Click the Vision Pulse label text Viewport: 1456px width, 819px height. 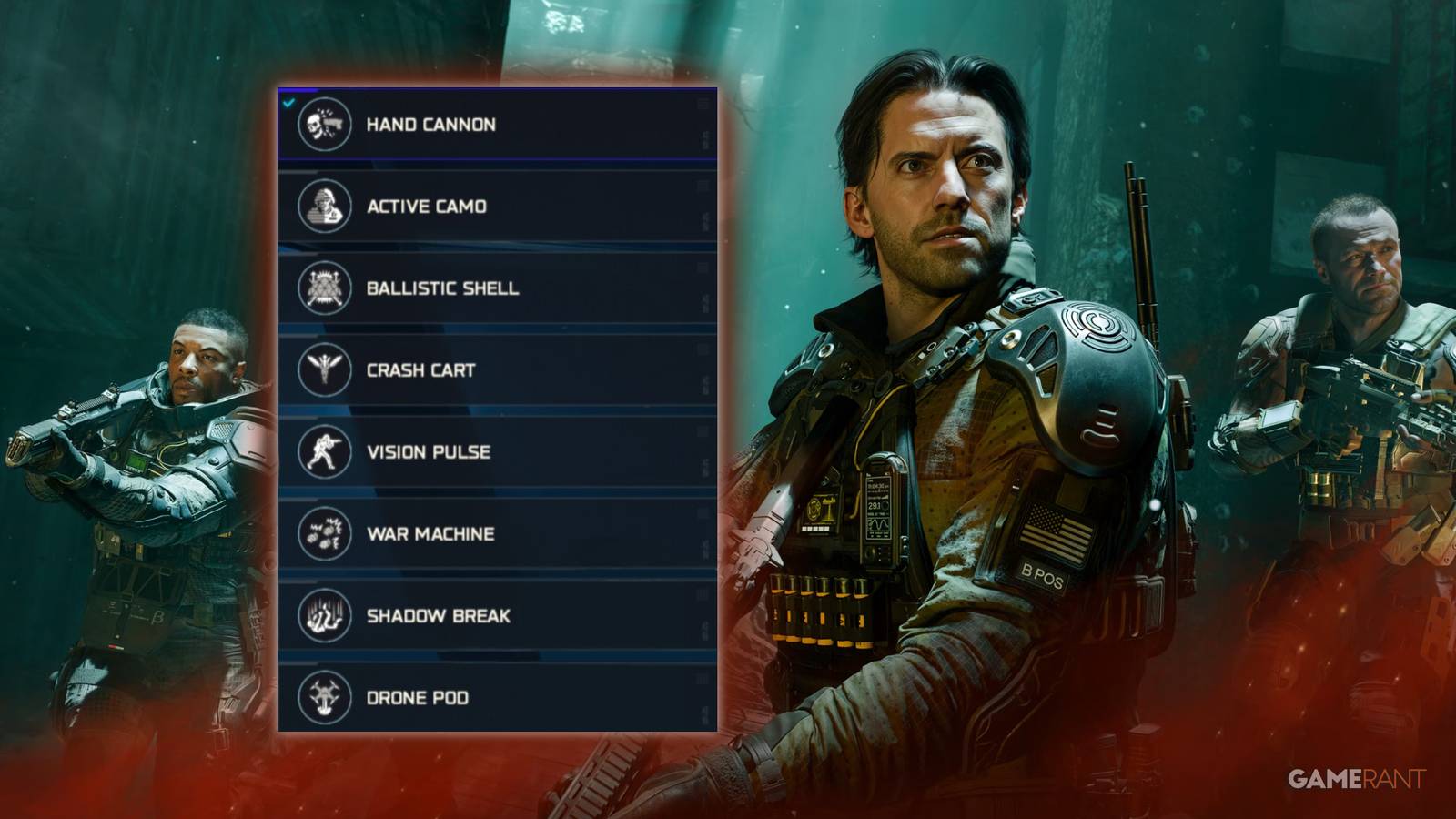click(428, 451)
